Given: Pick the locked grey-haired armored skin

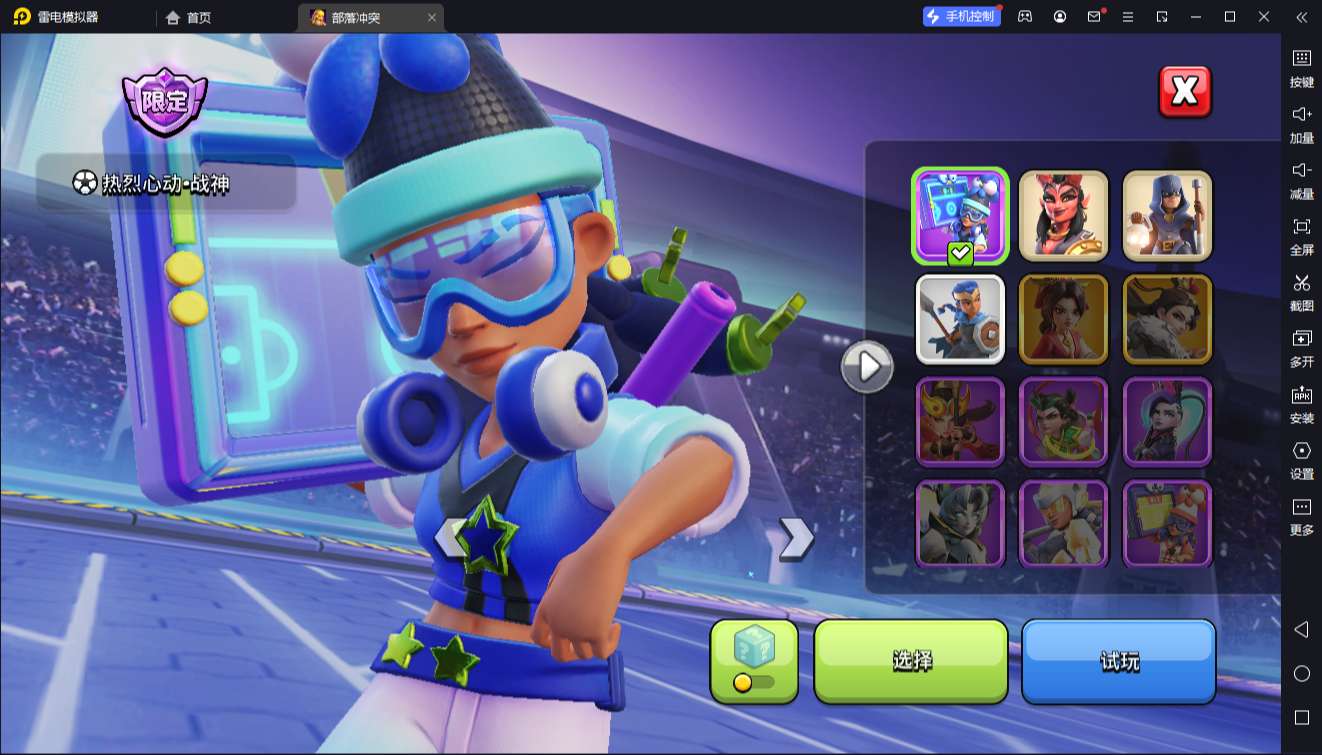Looking at the screenshot, I should coord(960,524).
